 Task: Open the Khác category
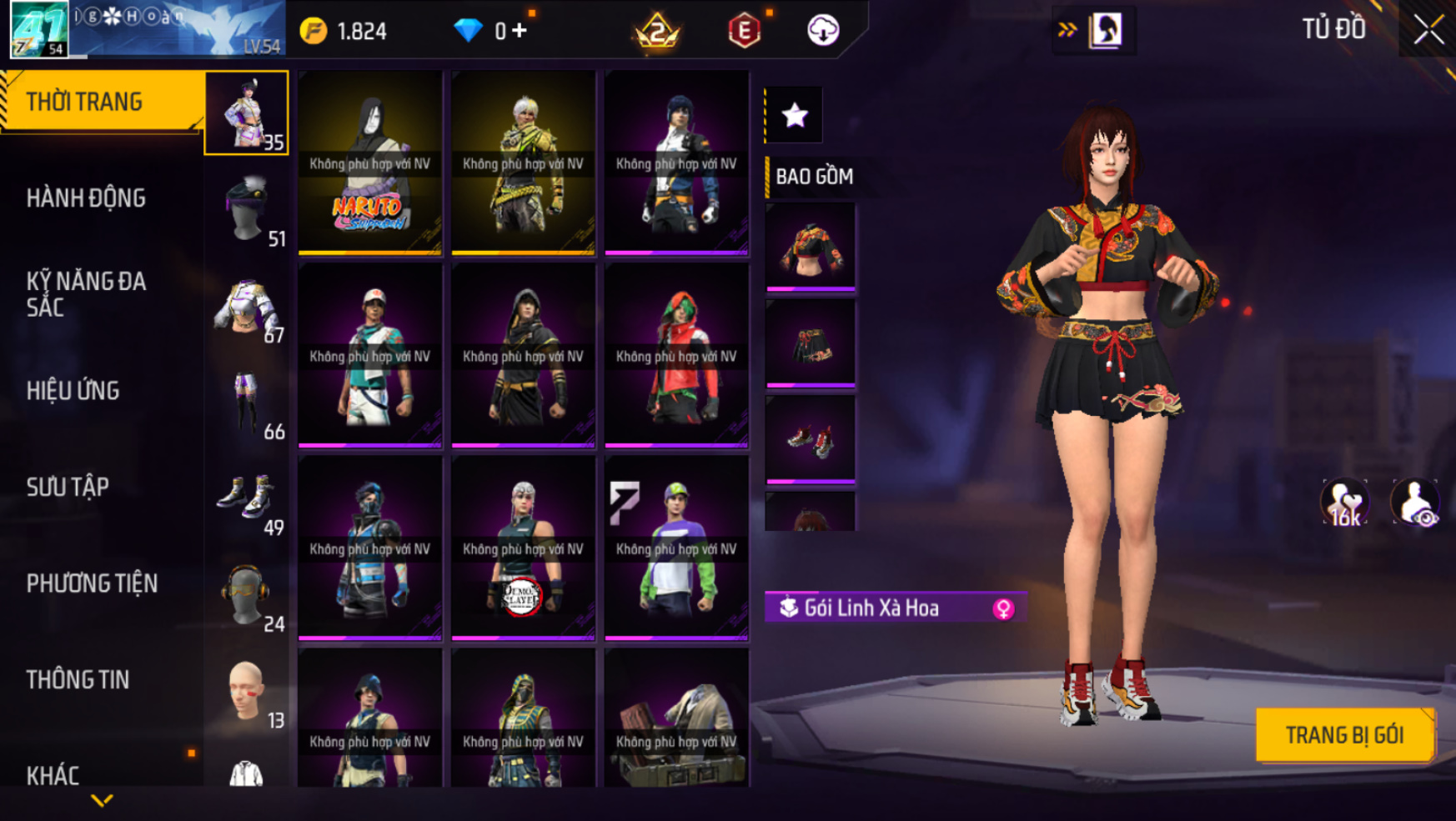pos(53,775)
